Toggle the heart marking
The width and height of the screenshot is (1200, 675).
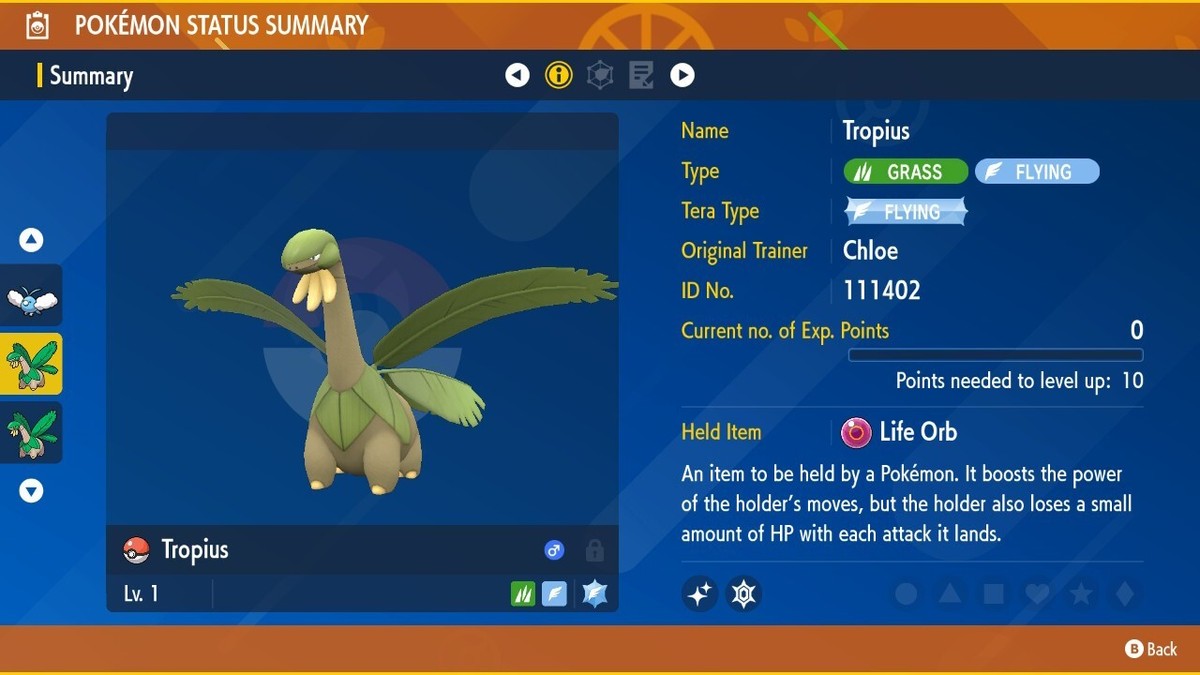(1038, 595)
